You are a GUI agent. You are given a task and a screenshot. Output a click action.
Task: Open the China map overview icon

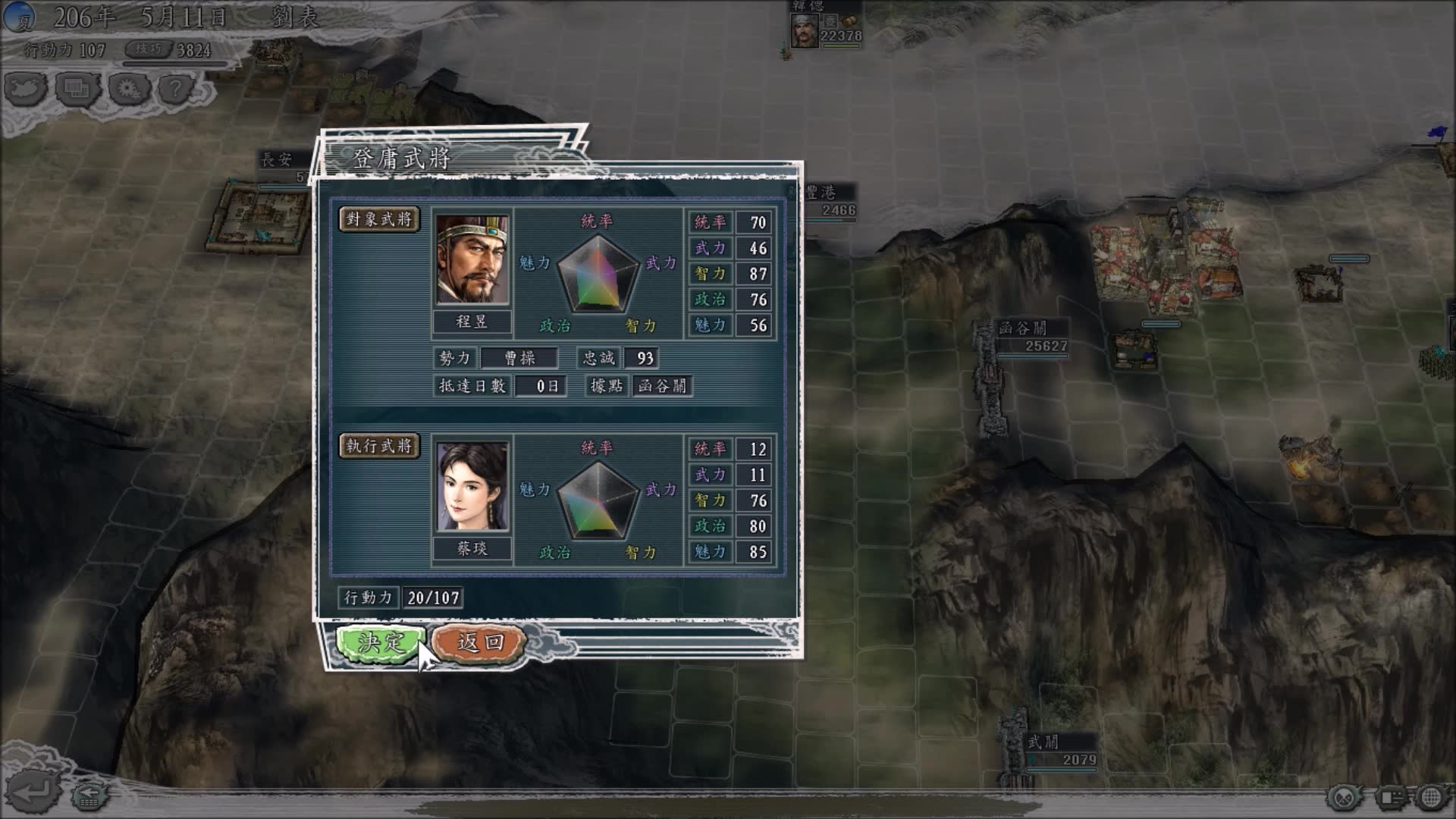(x=25, y=89)
